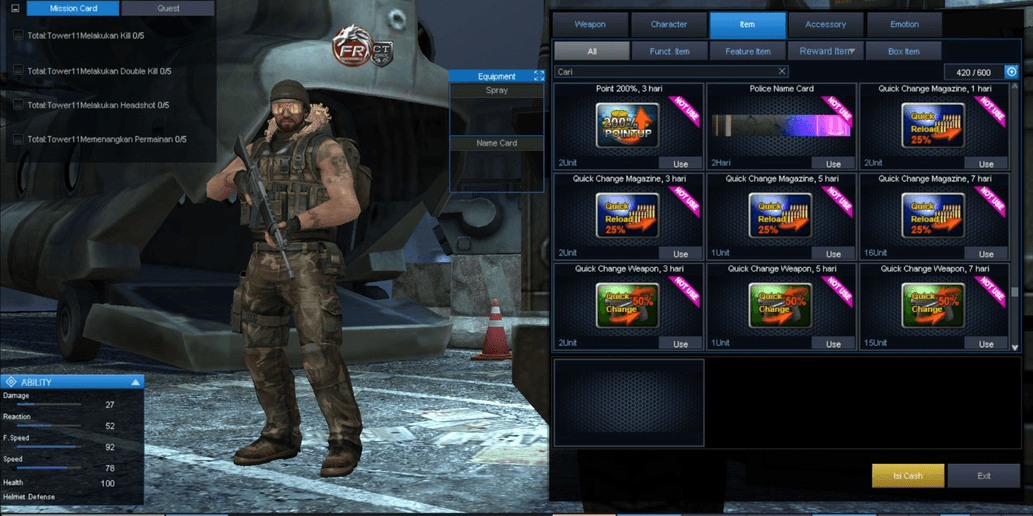This screenshot has width=1033, height=516.
Task: Select Quick Change Weapon 7 hari icon
Action: coord(933,305)
